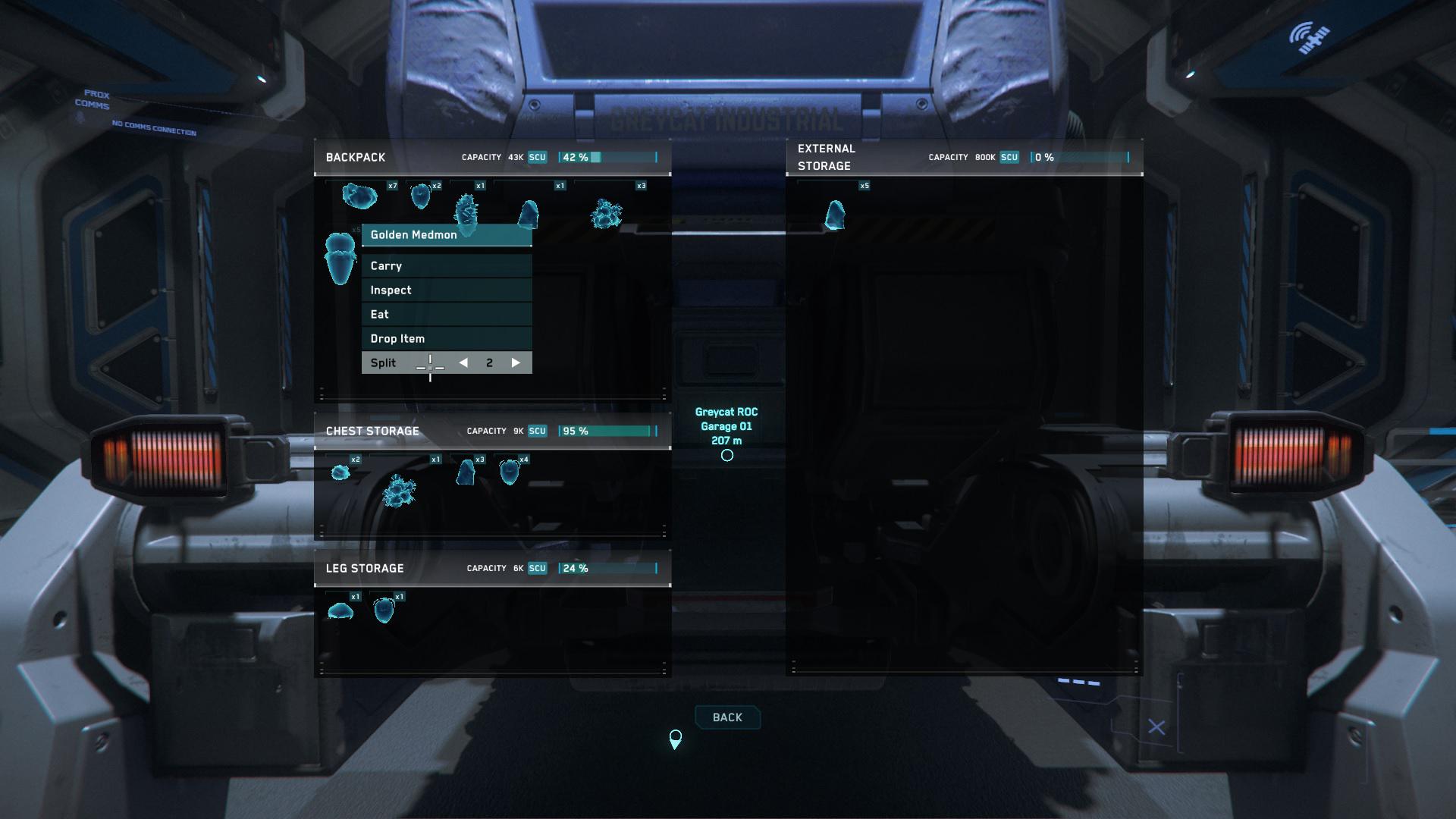
Task: Select Carry from the context menu
Action: tap(446, 265)
